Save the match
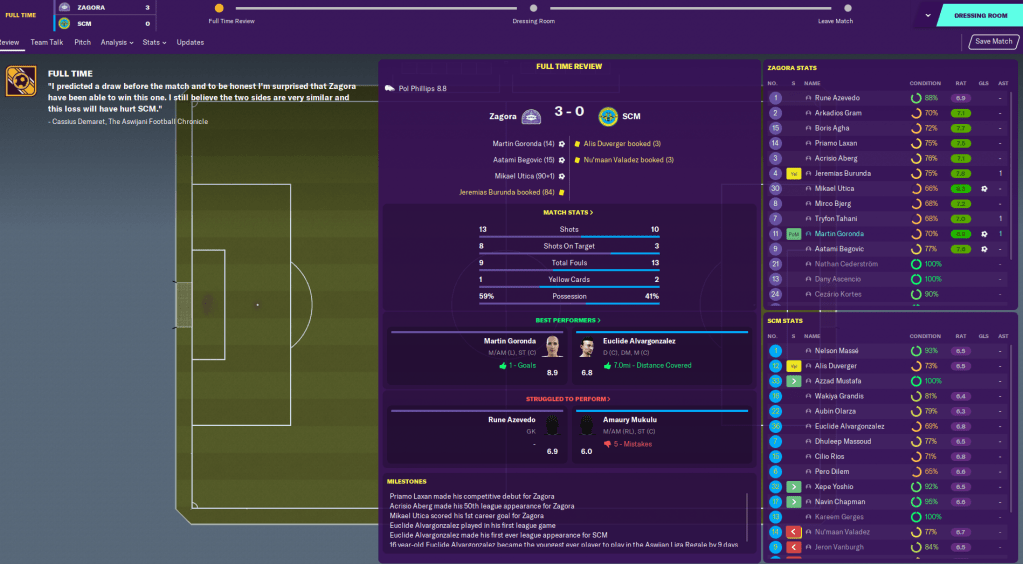Viewport: 1023px width, 564px height. [x=993, y=42]
